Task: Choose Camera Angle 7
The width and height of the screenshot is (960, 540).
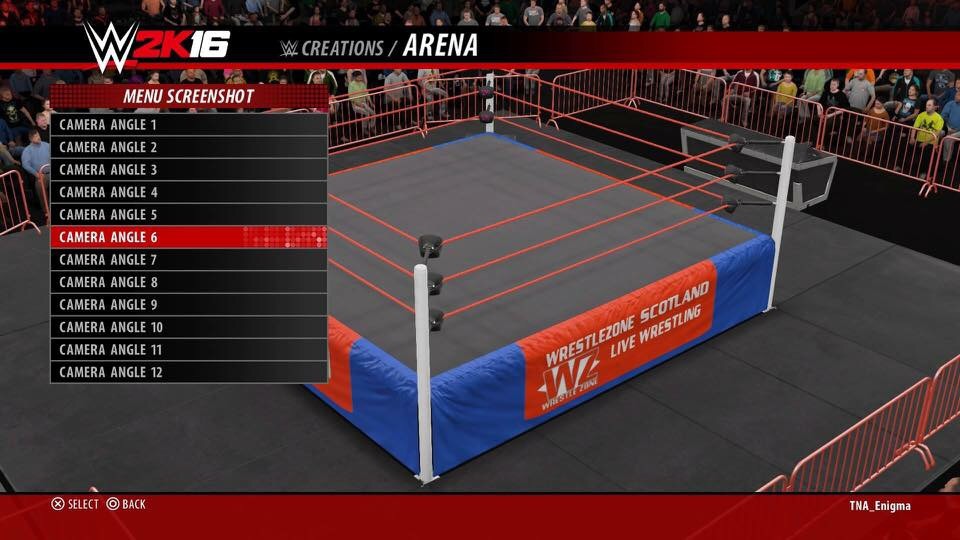Action: pyautogui.click(x=189, y=260)
